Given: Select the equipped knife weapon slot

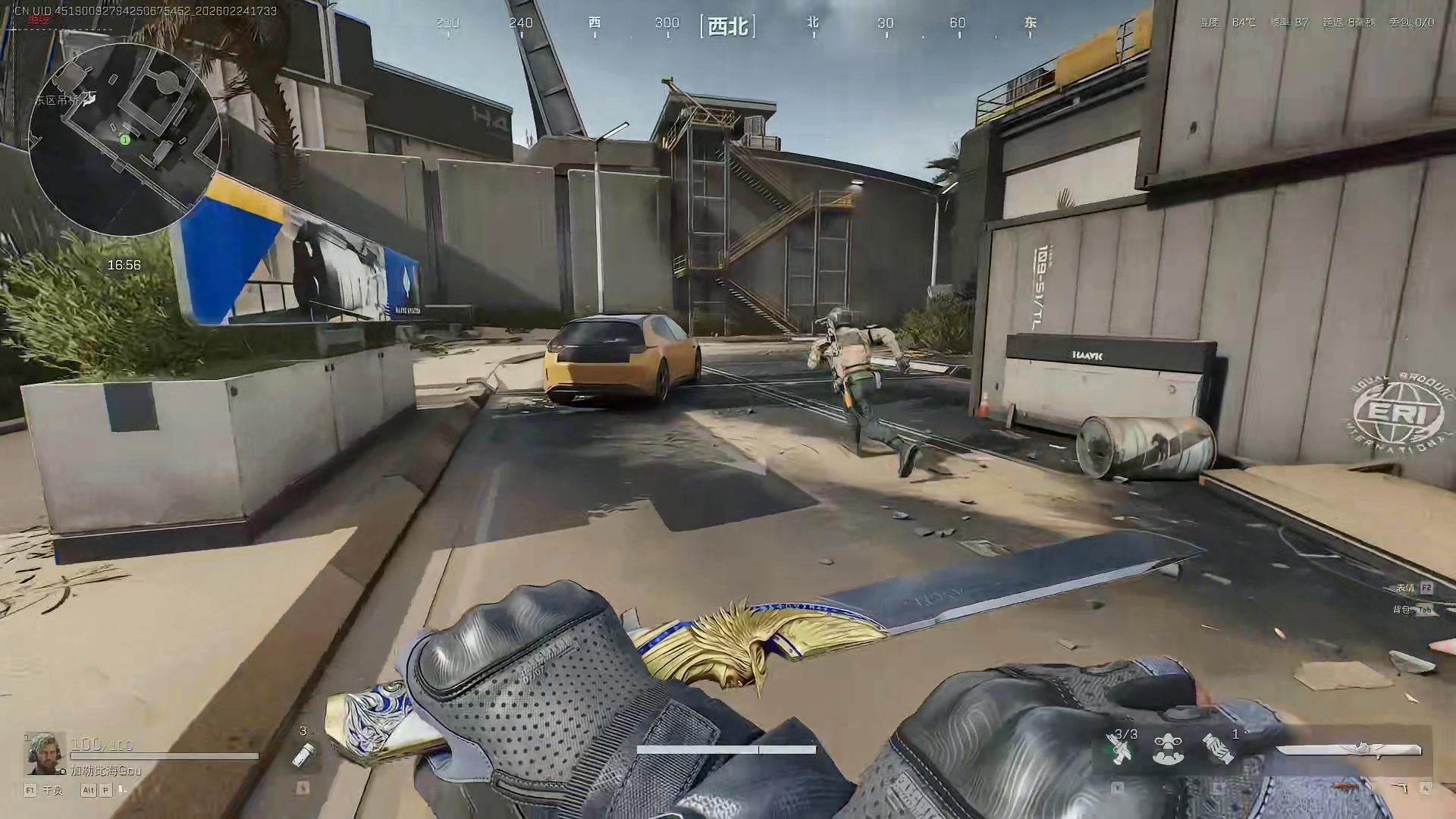Looking at the screenshot, I should [1348, 750].
